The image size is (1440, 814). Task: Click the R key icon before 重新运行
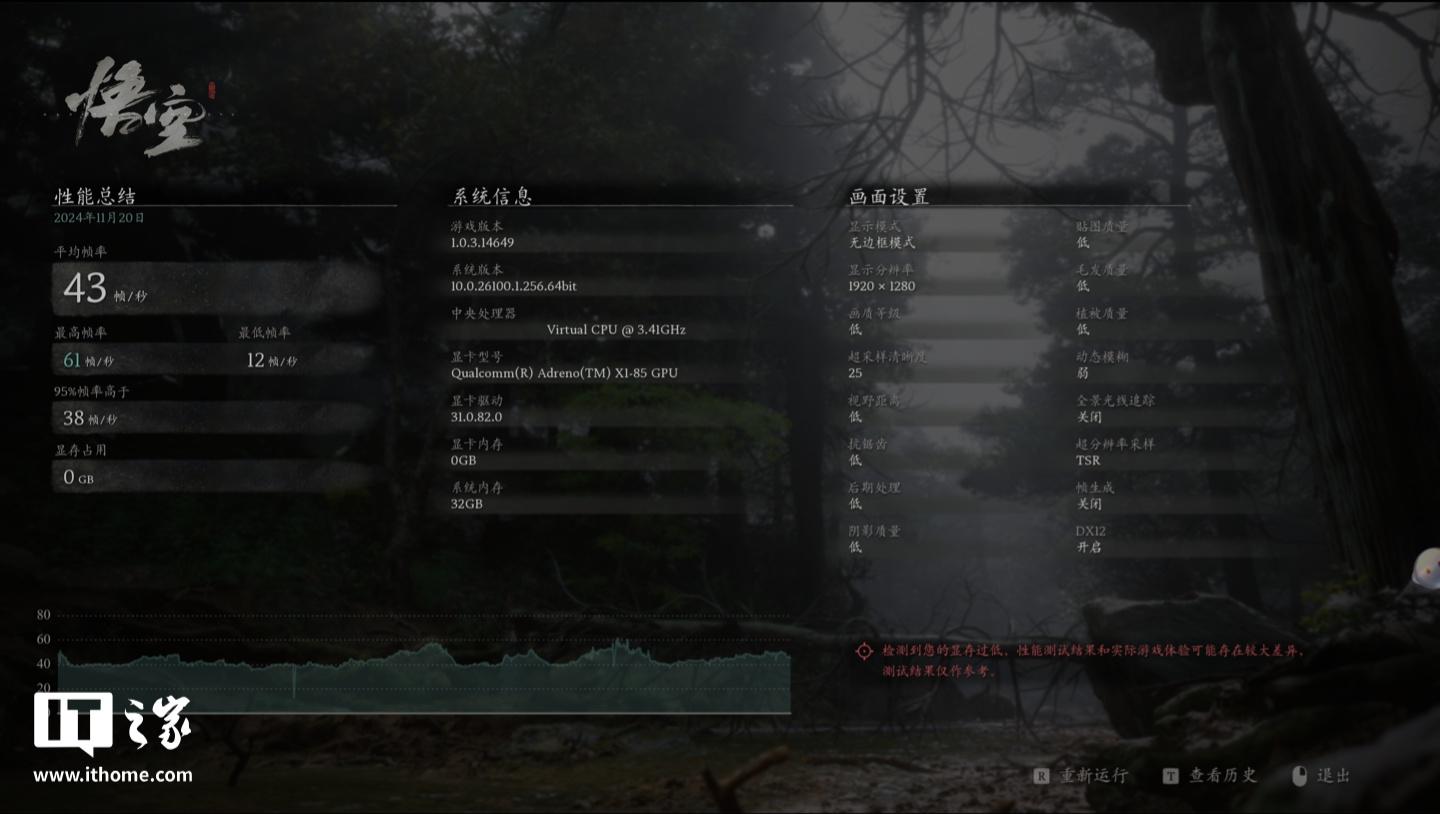1044,775
